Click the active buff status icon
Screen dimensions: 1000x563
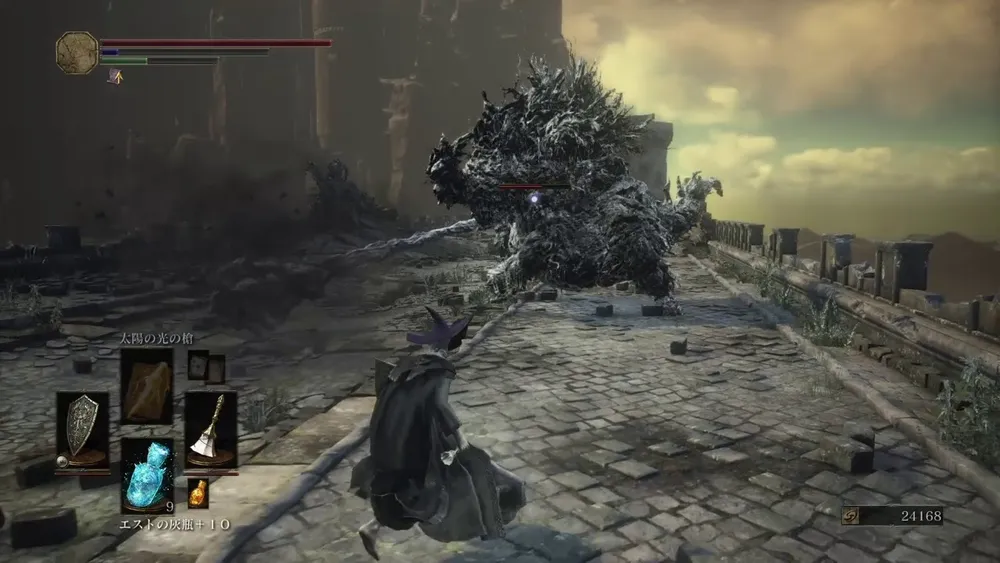115,76
